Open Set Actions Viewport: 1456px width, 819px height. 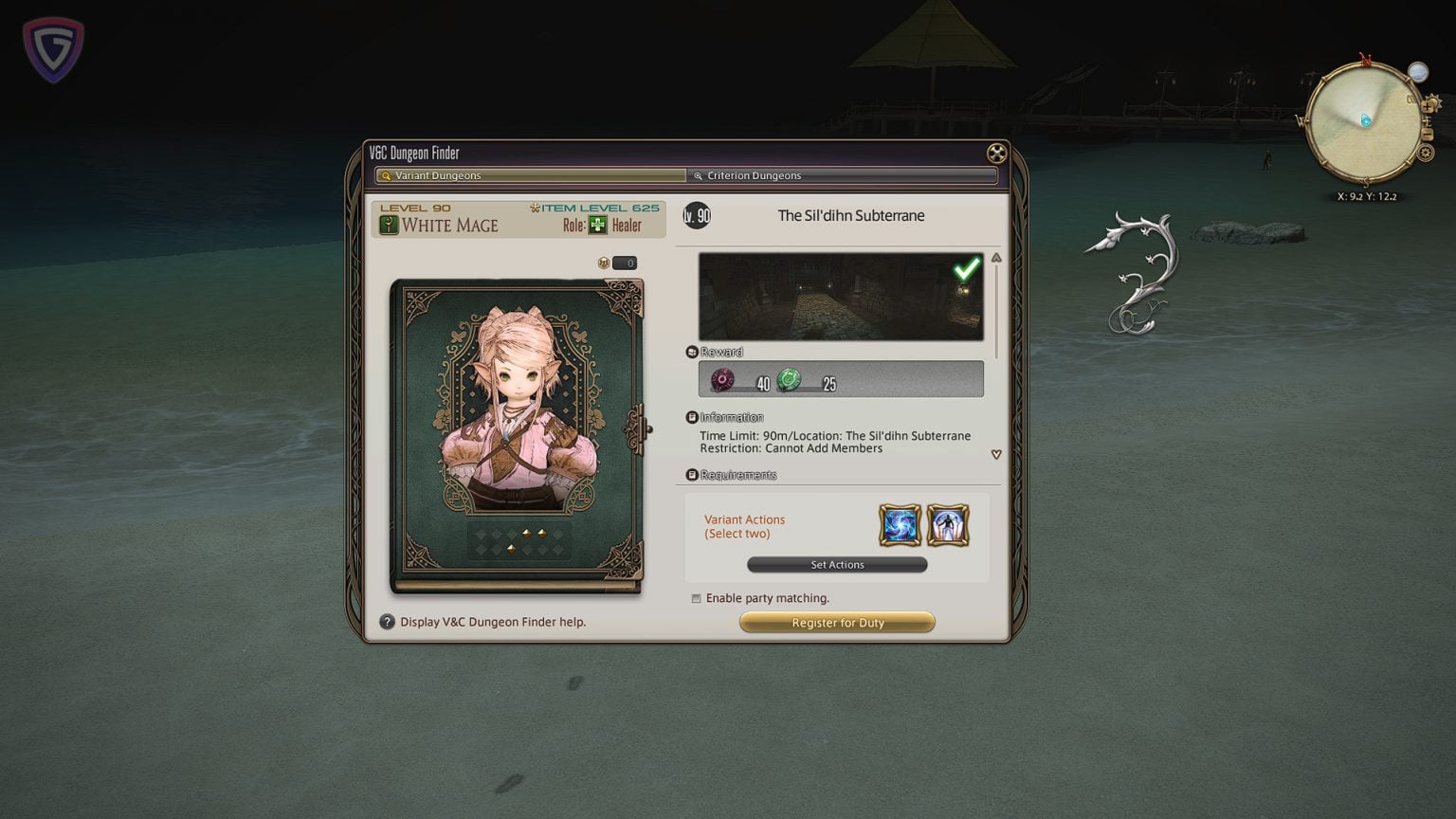coord(837,564)
